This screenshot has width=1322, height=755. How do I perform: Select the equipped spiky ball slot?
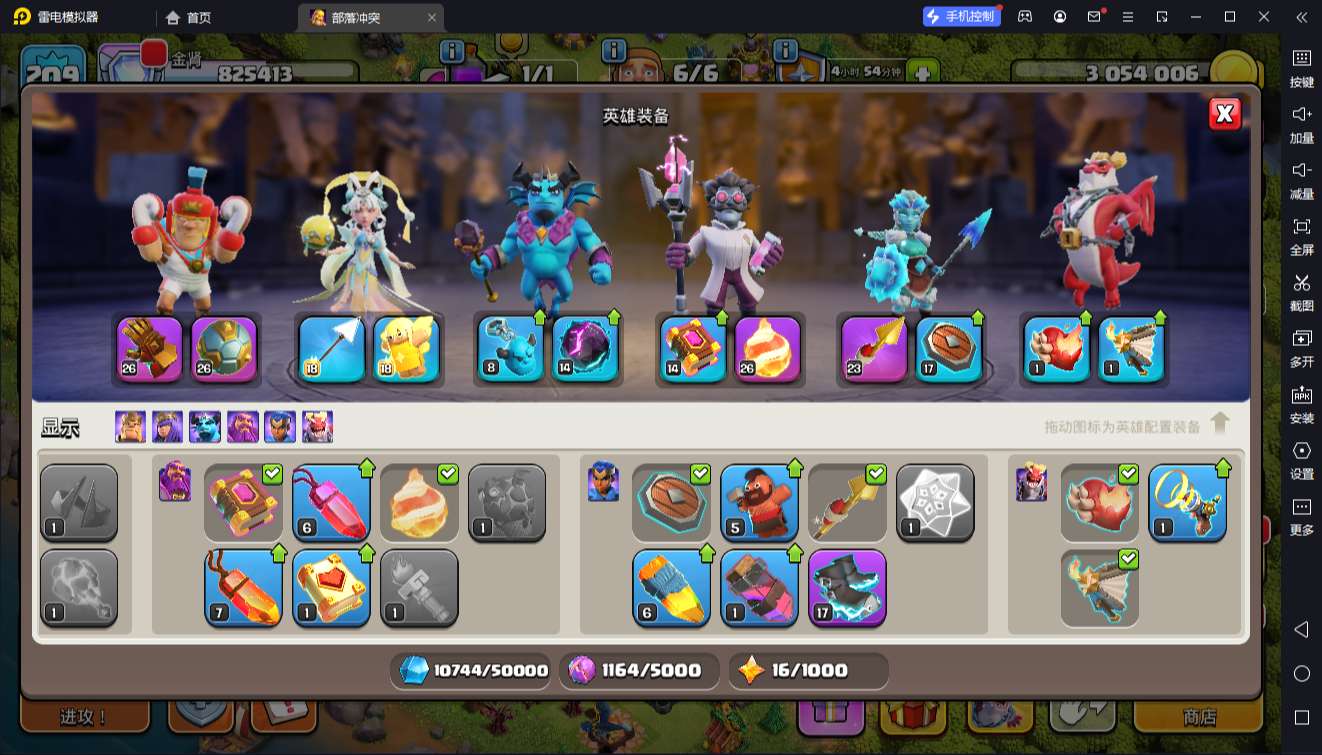point(224,349)
